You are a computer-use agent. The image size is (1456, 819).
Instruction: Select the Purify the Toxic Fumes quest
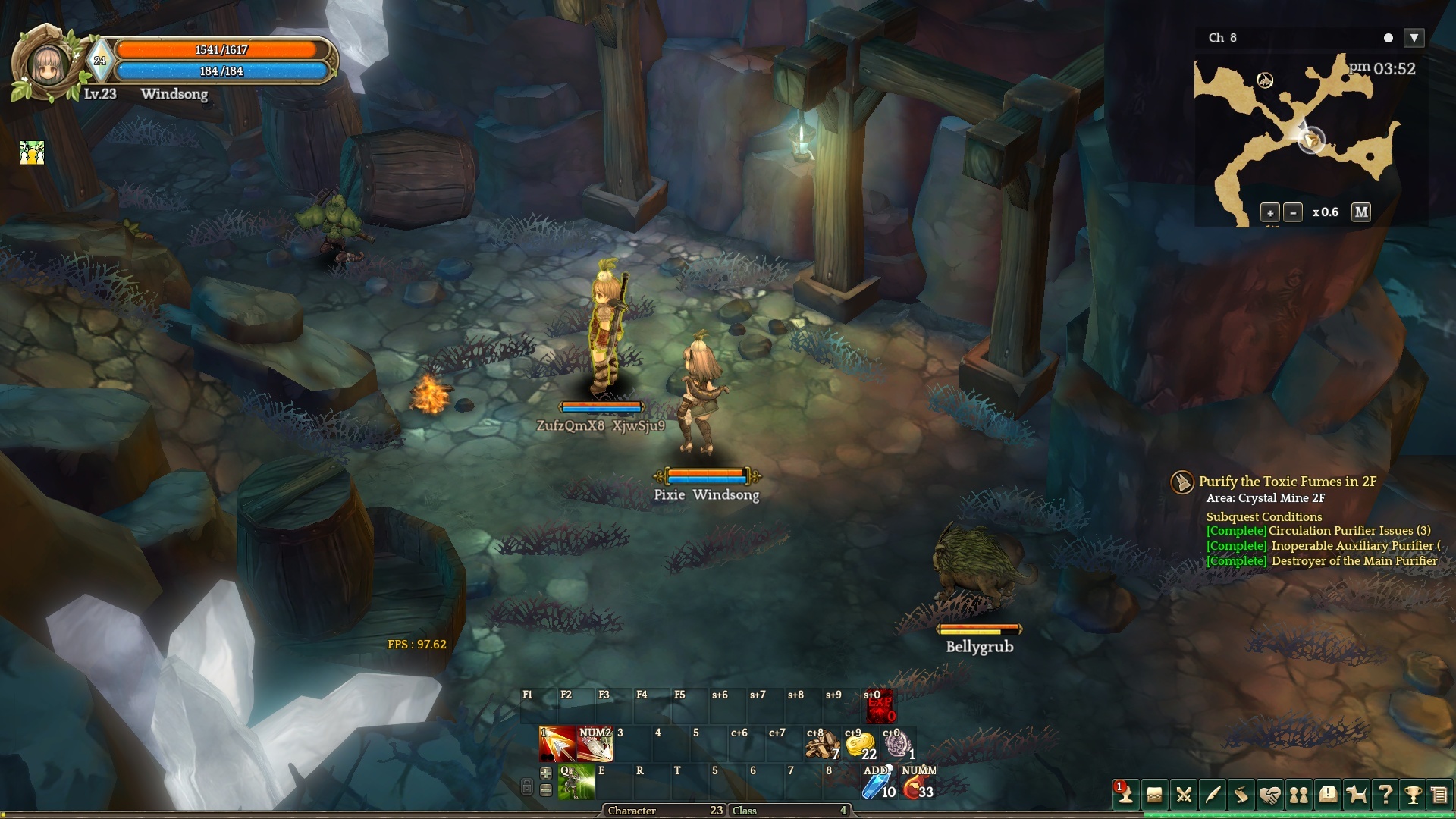click(x=1287, y=482)
